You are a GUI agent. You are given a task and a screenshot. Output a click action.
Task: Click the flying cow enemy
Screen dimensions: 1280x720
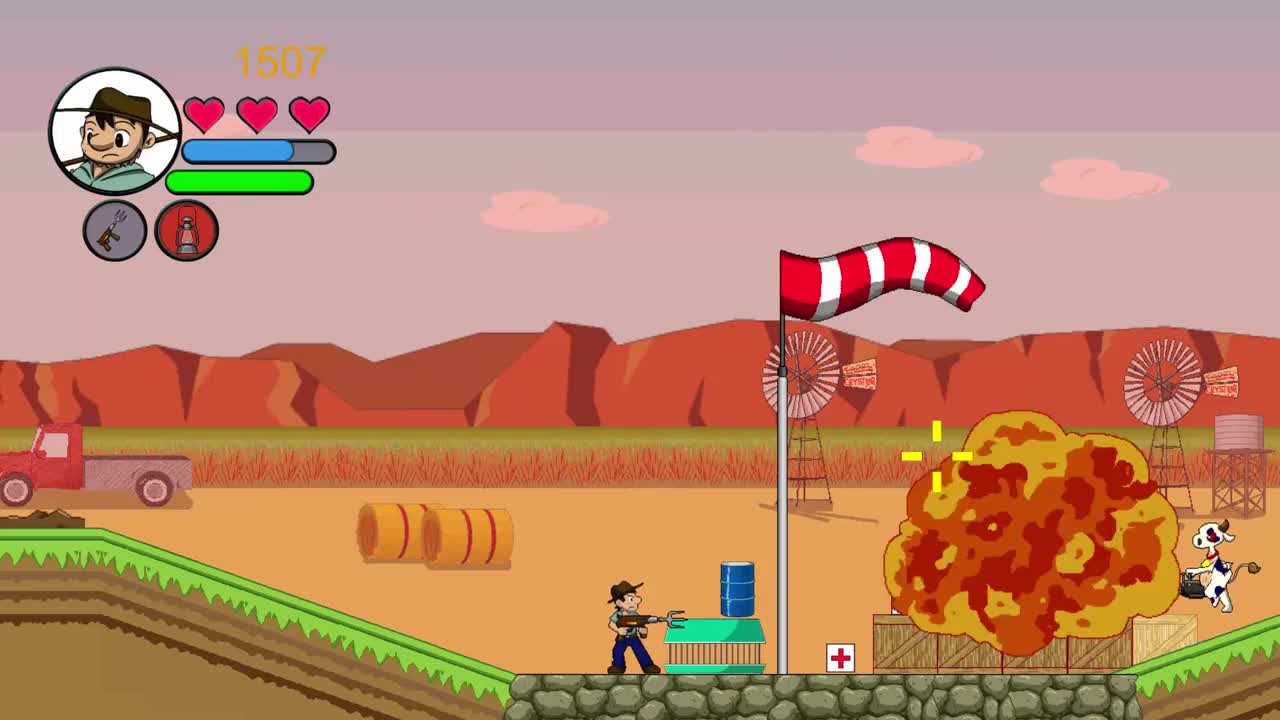click(1213, 565)
